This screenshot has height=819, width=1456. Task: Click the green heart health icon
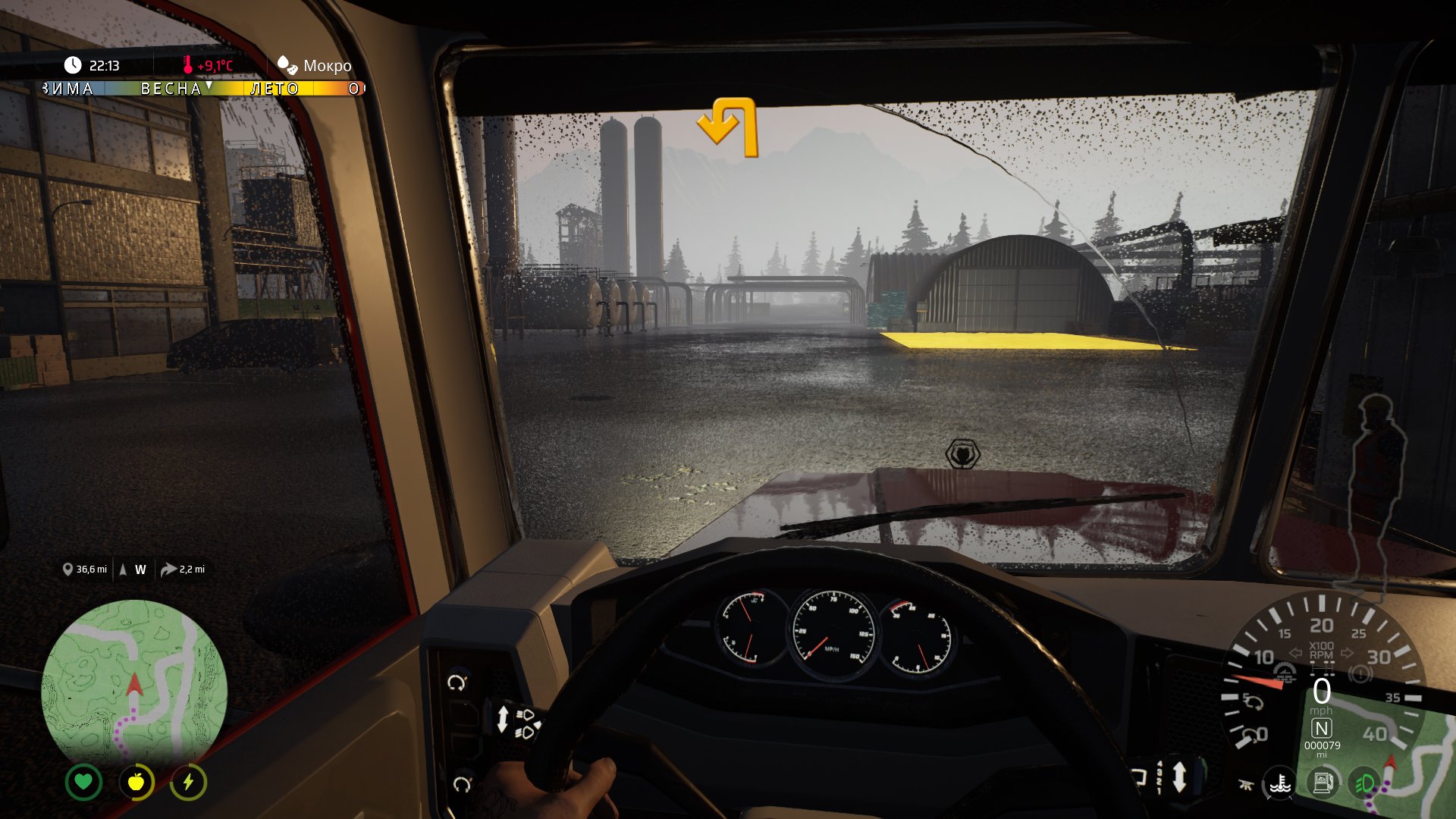click(x=83, y=782)
